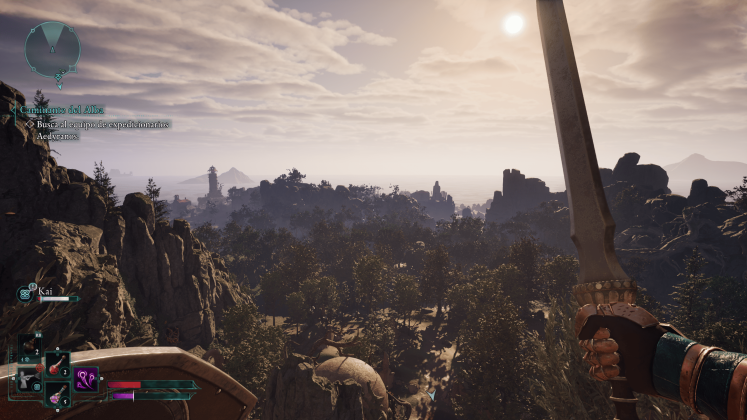
Task: Activate the purple swirling spell ability
Action: coord(85,380)
